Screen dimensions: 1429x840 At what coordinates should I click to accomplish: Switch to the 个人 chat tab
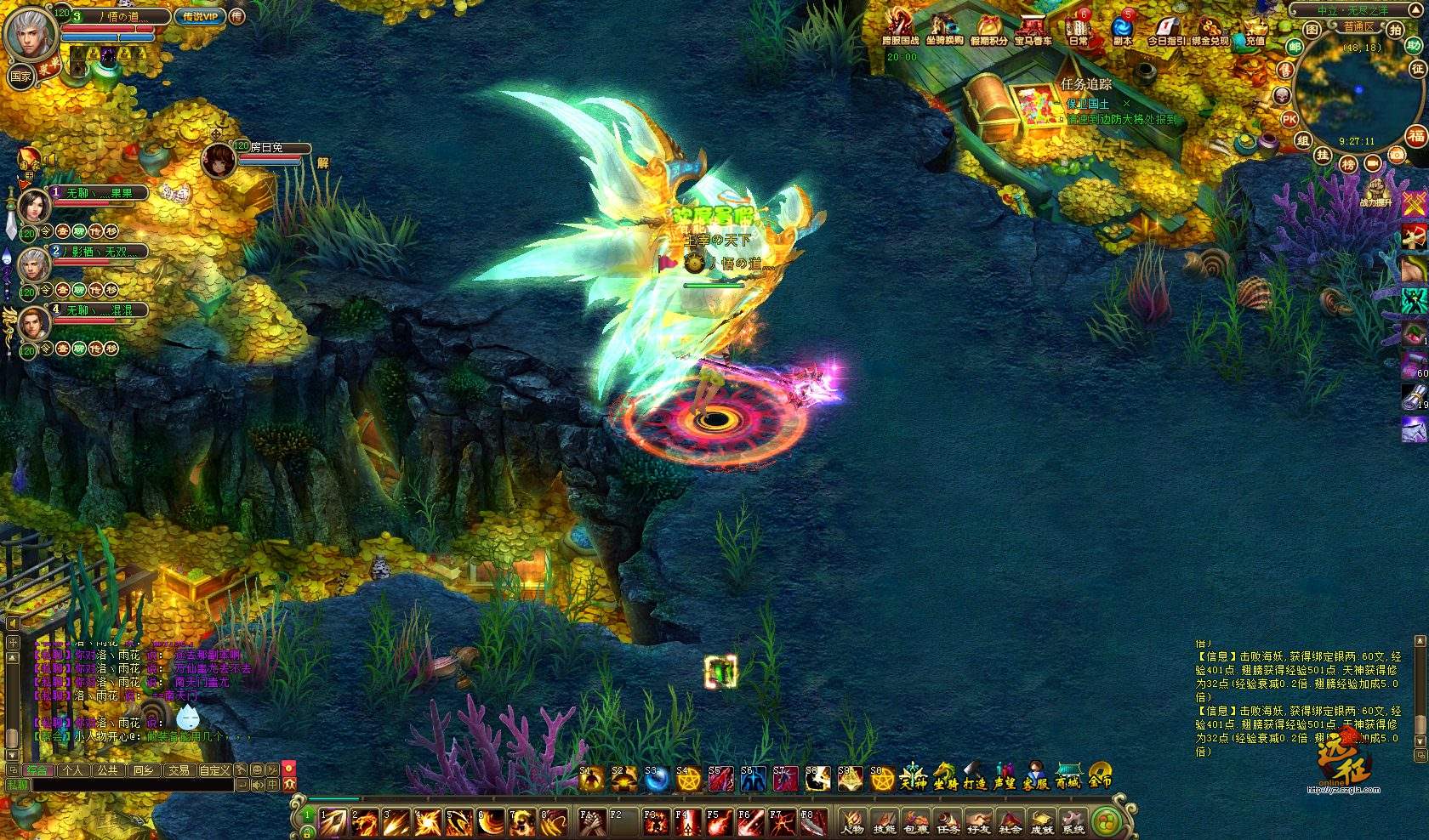click(73, 770)
